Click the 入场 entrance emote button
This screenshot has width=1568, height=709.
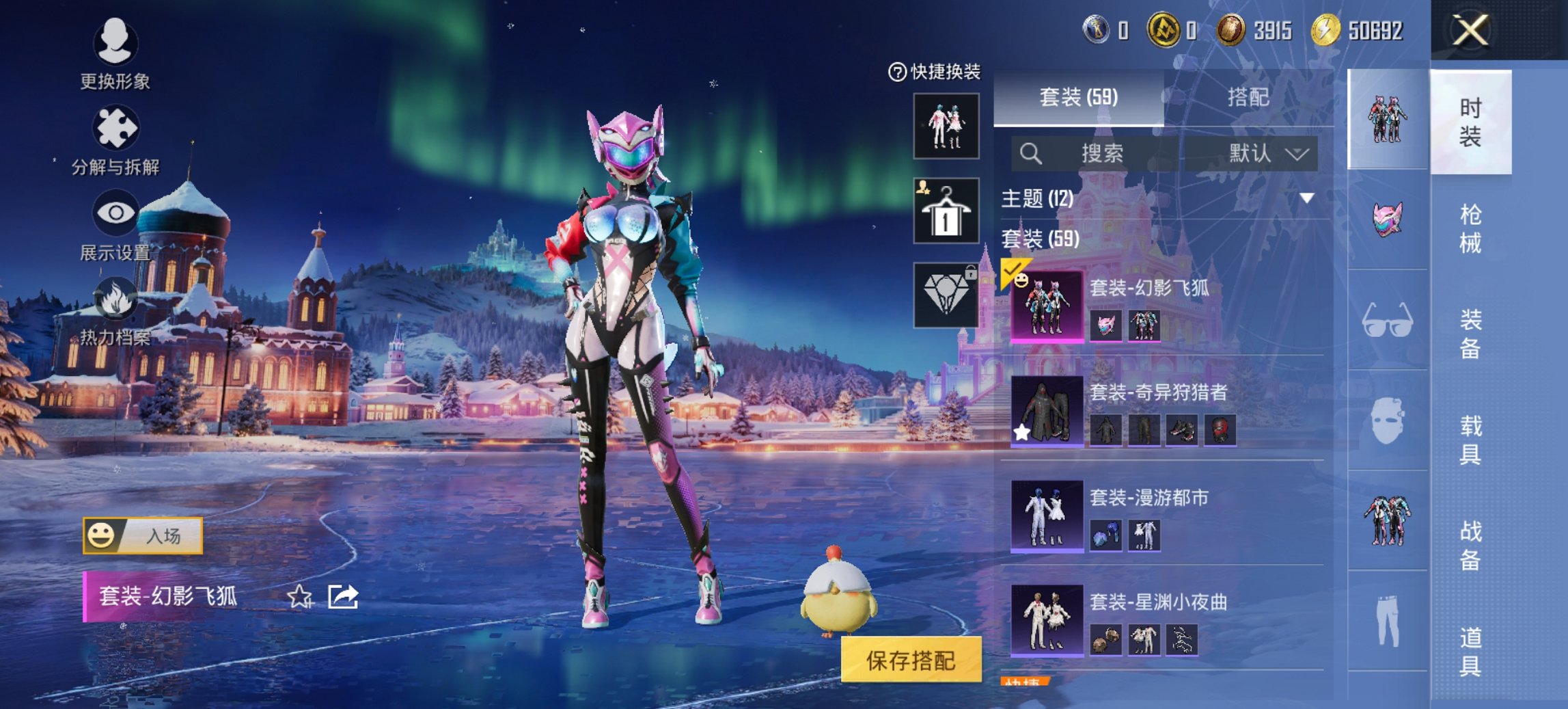pyautogui.click(x=143, y=535)
